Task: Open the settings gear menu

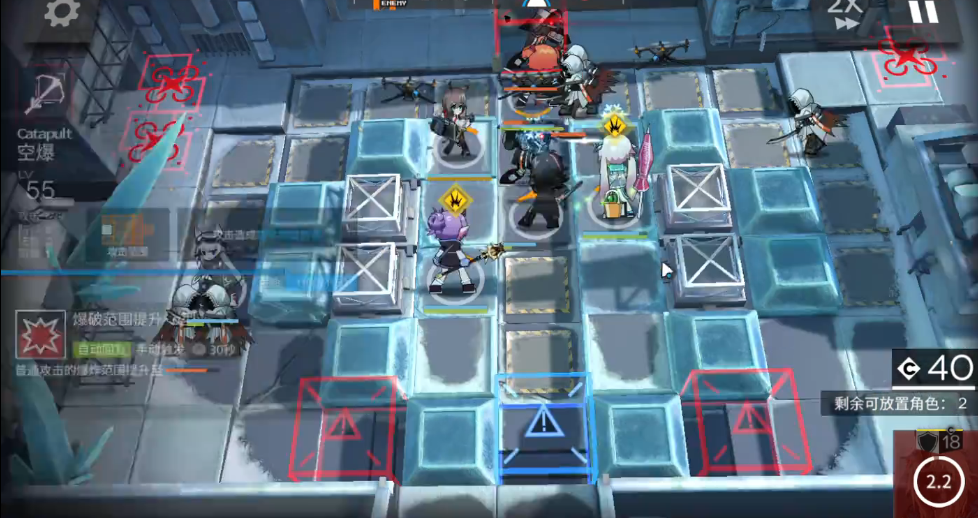Action: (62, 13)
